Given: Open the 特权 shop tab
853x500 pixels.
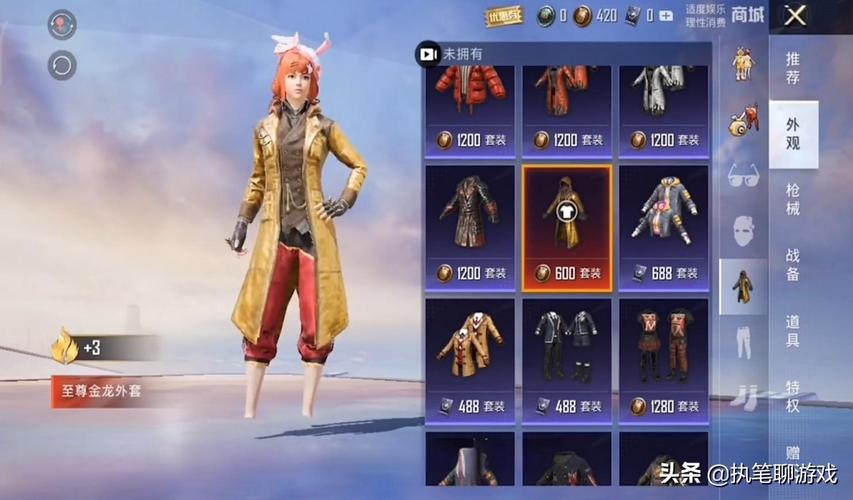Looking at the screenshot, I should coord(793,393).
